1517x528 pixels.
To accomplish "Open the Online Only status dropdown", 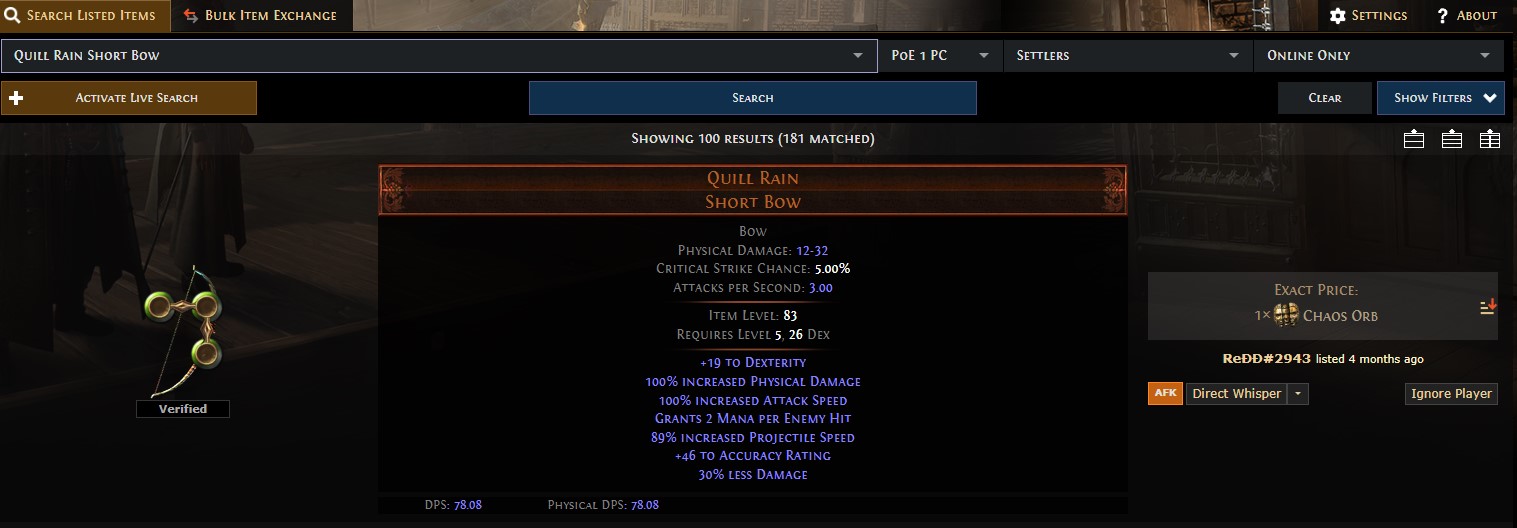I will point(1378,56).
